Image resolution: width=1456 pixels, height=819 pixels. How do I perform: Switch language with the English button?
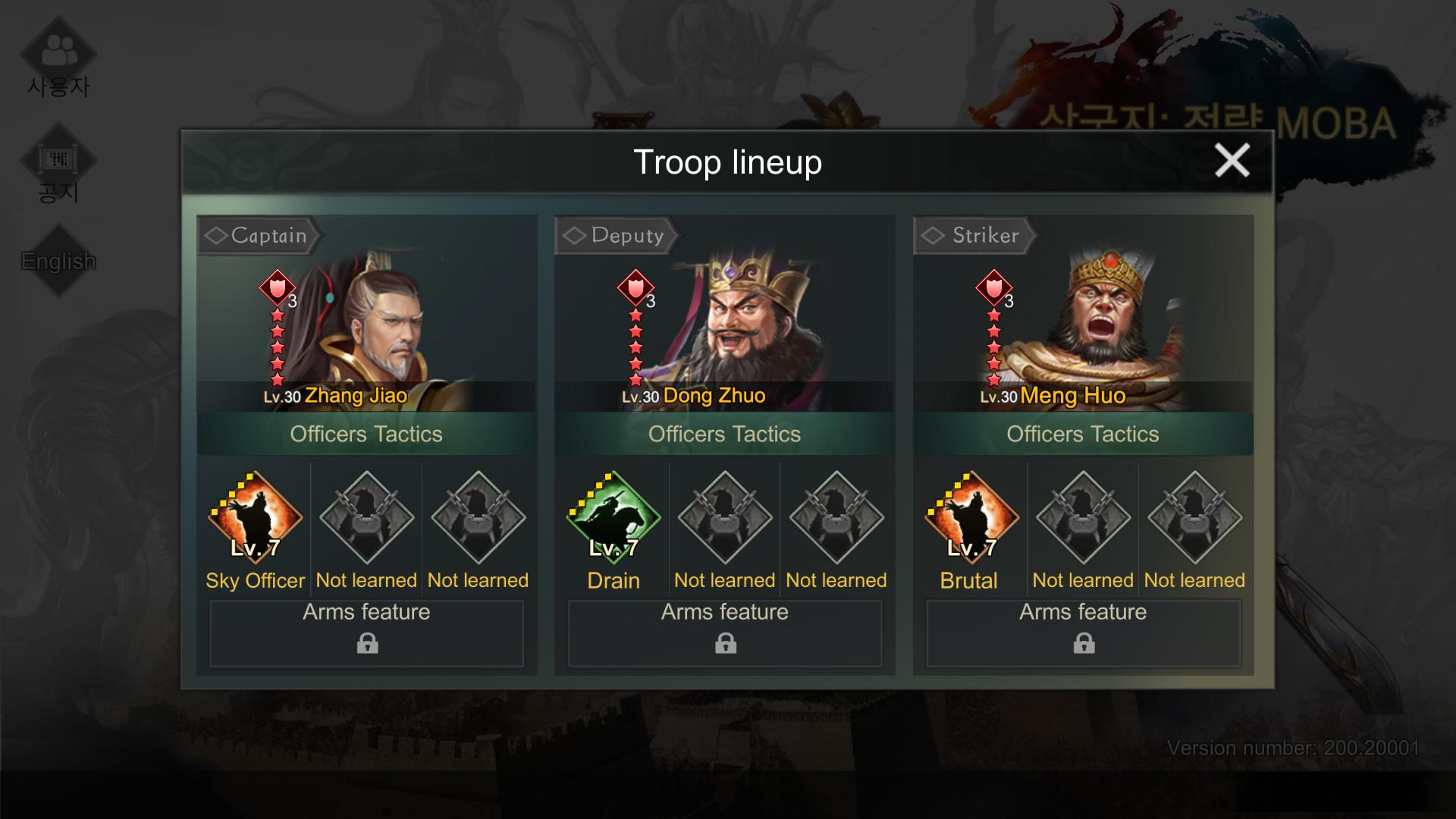58,262
